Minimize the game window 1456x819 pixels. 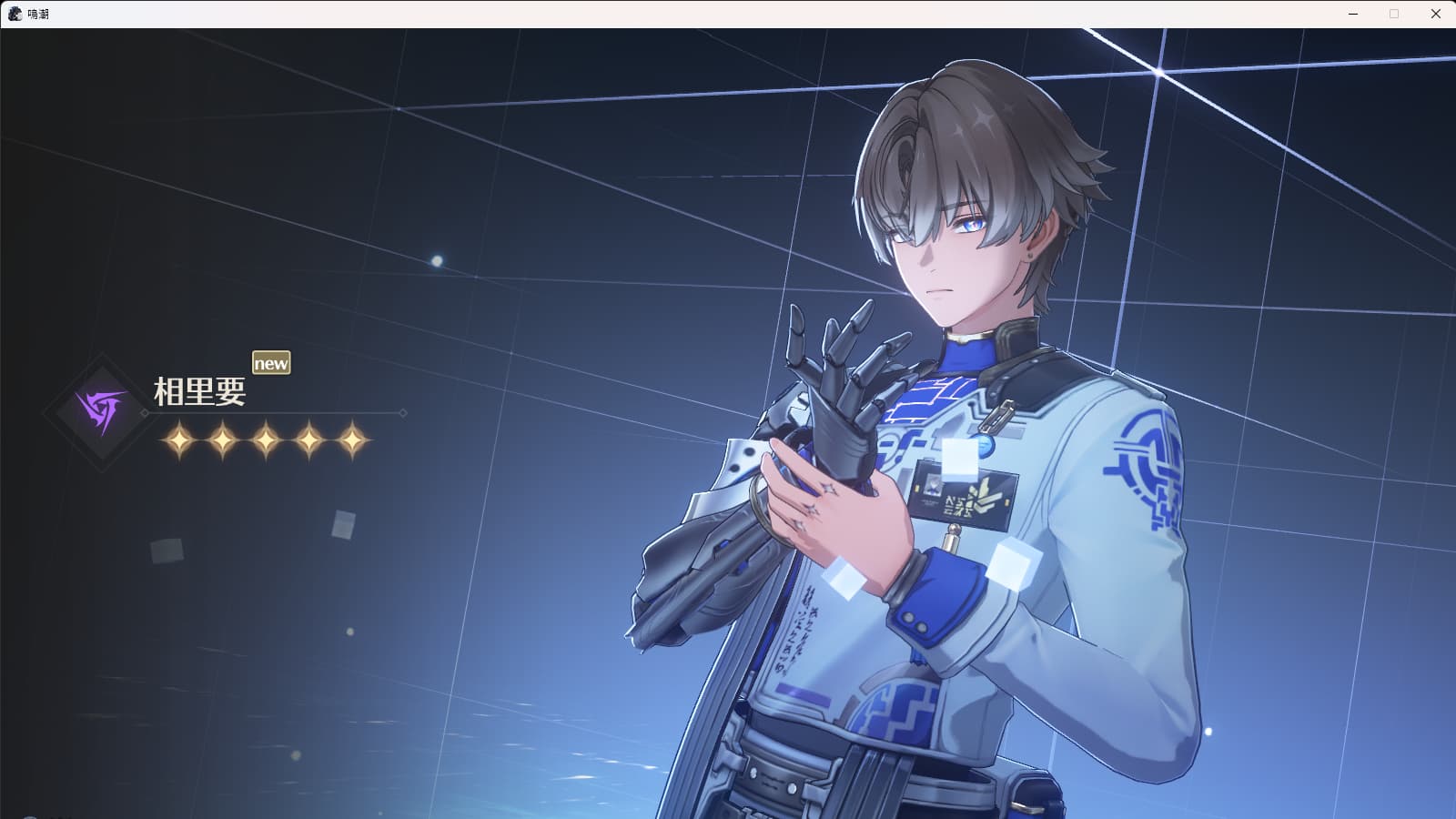[1353, 14]
